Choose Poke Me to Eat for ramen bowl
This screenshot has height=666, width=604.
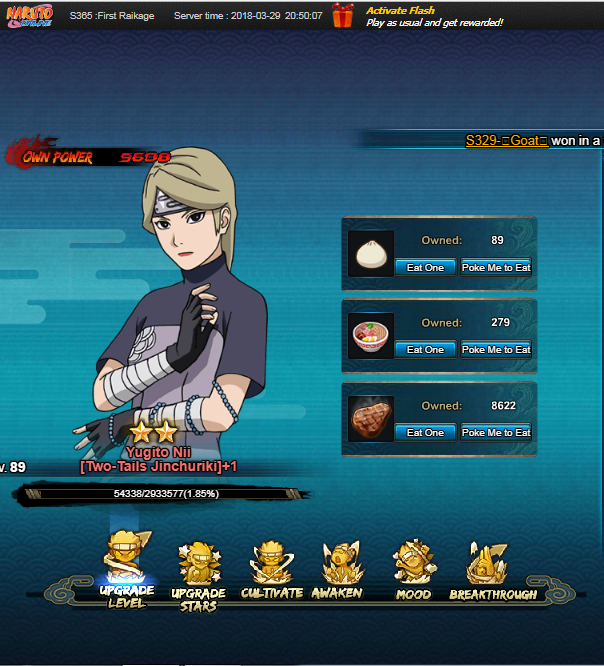click(x=496, y=350)
